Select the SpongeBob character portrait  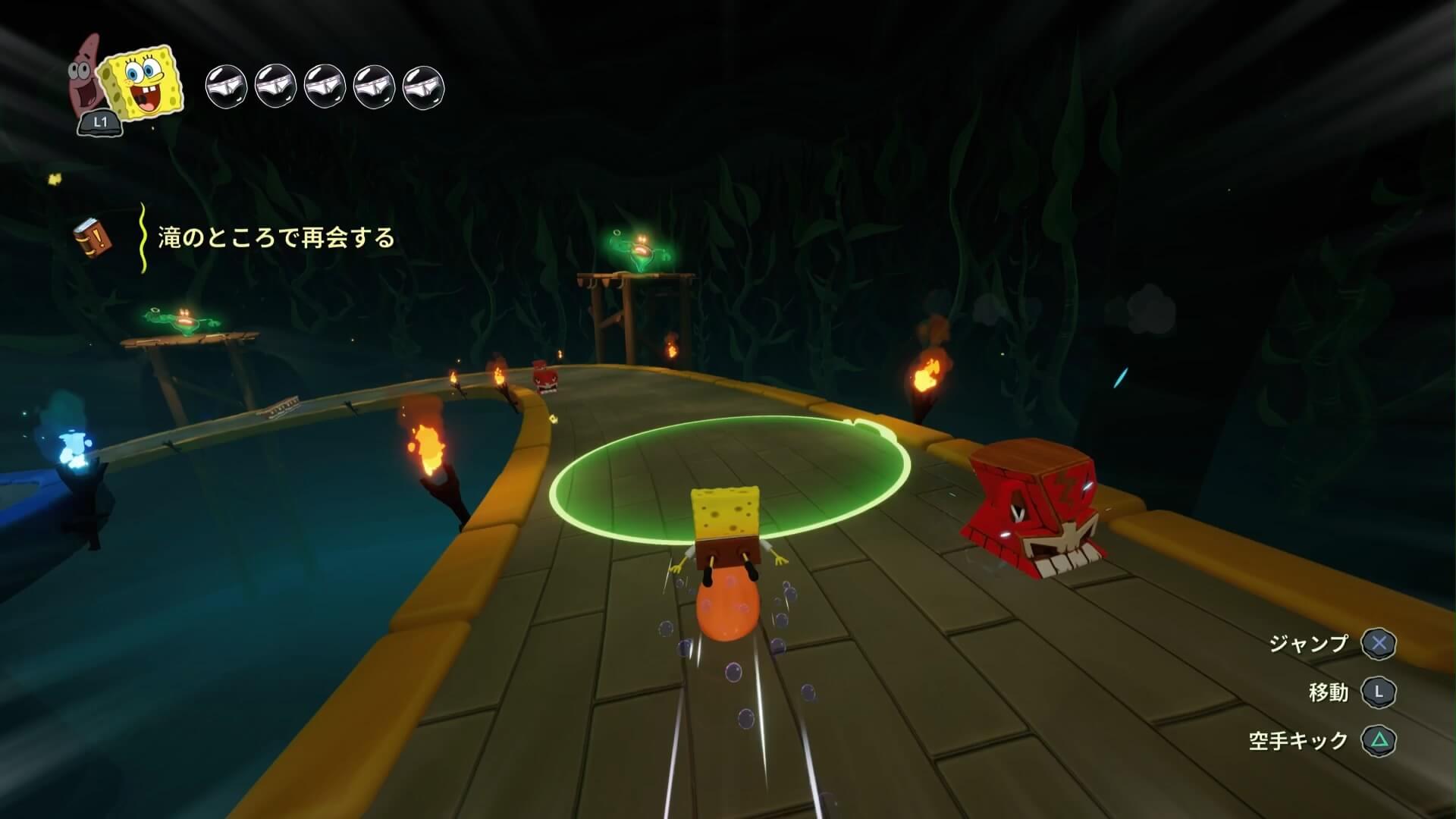(144, 83)
